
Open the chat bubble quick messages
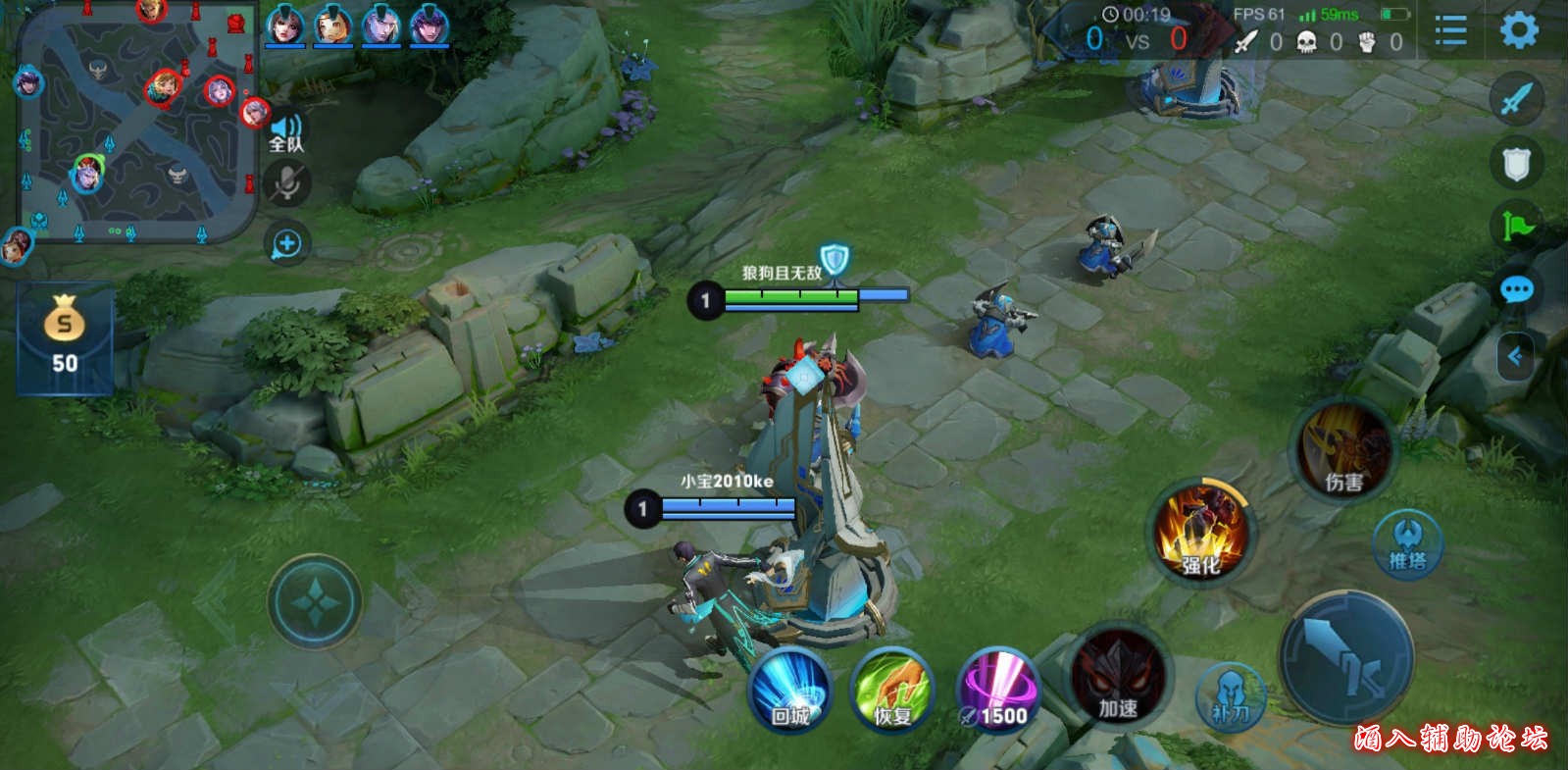point(1516,290)
